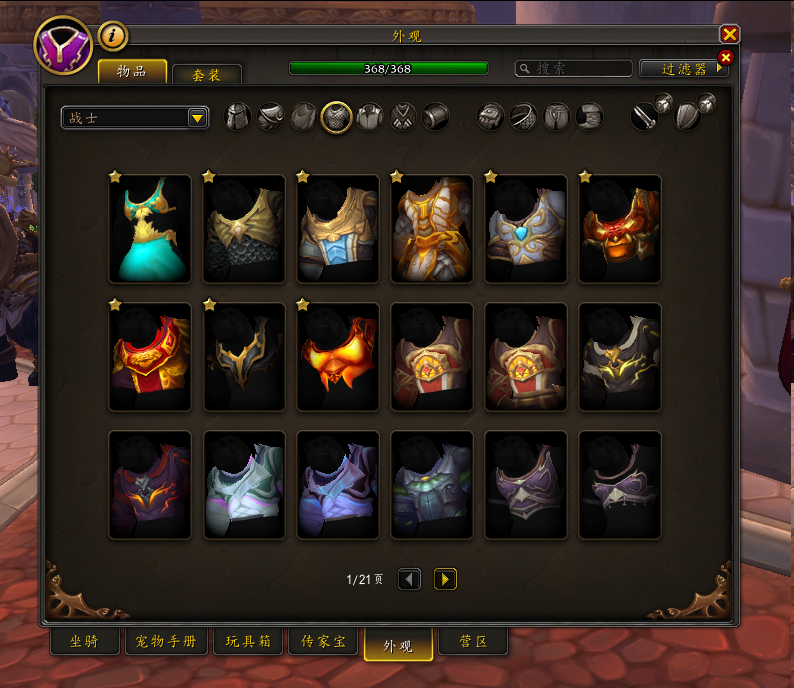The image size is (794, 688).
Task: Switch to the 套装 sets tab
Action: point(207,74)
